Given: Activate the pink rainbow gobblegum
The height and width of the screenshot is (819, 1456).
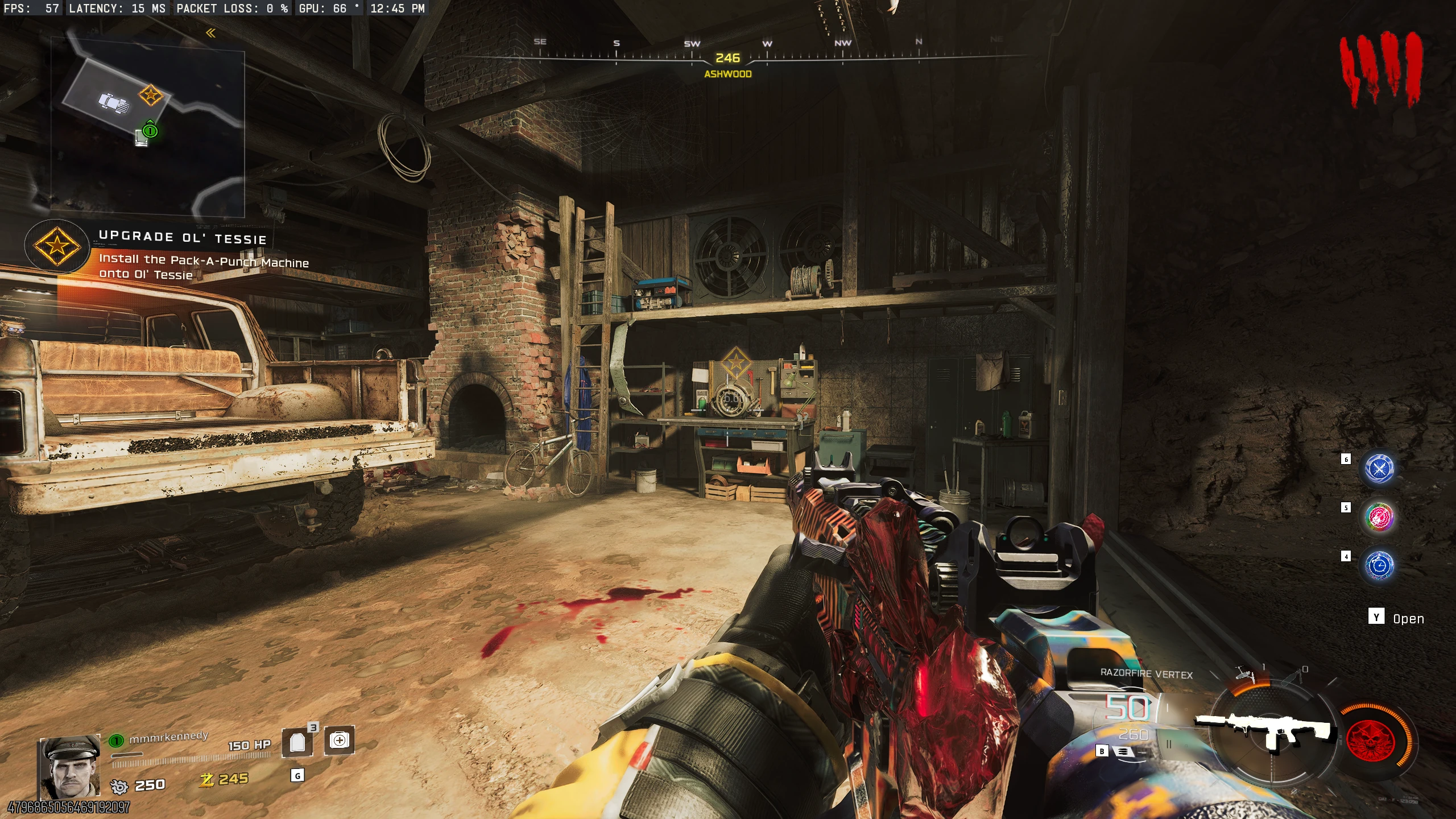Looking at the screenshot, I should (1379, 517).
